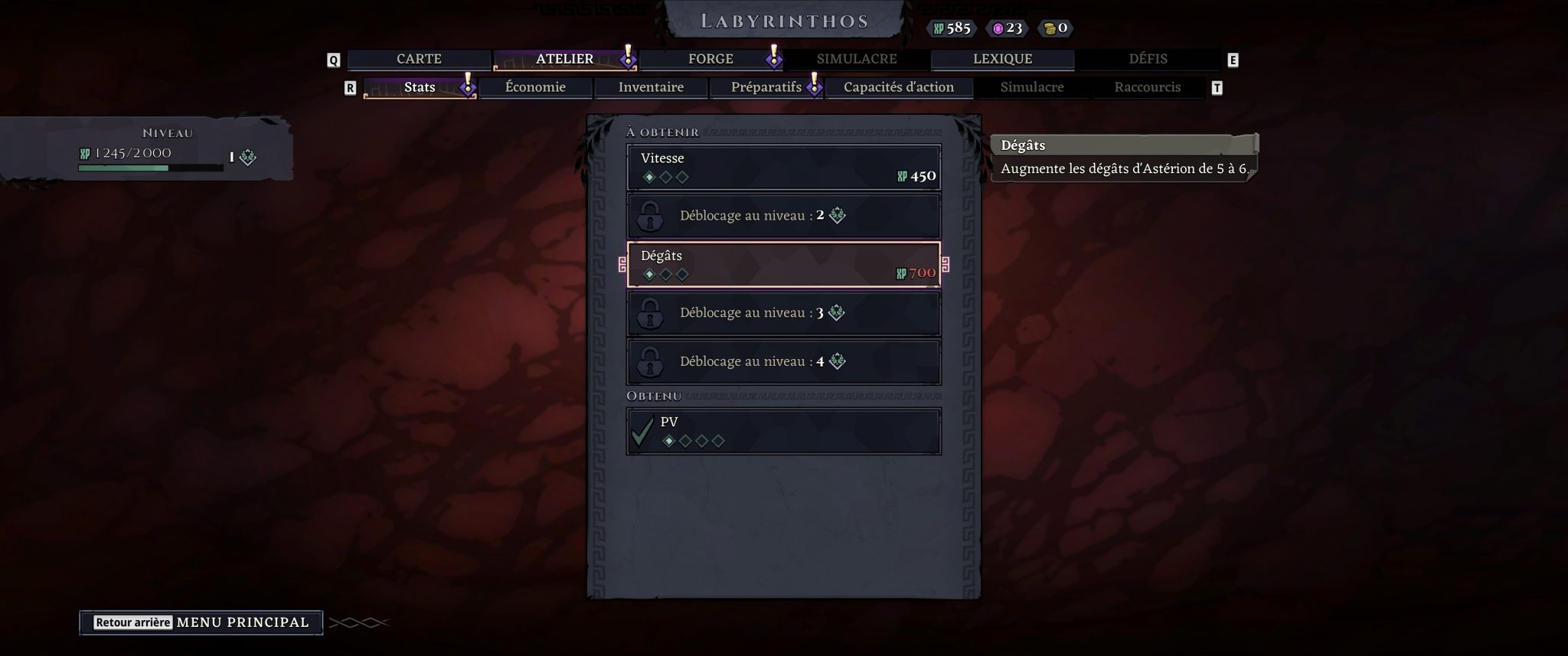Click the locked row for level 4
1568x656 pixels.
pyautogui.click(x=783, y=361)
